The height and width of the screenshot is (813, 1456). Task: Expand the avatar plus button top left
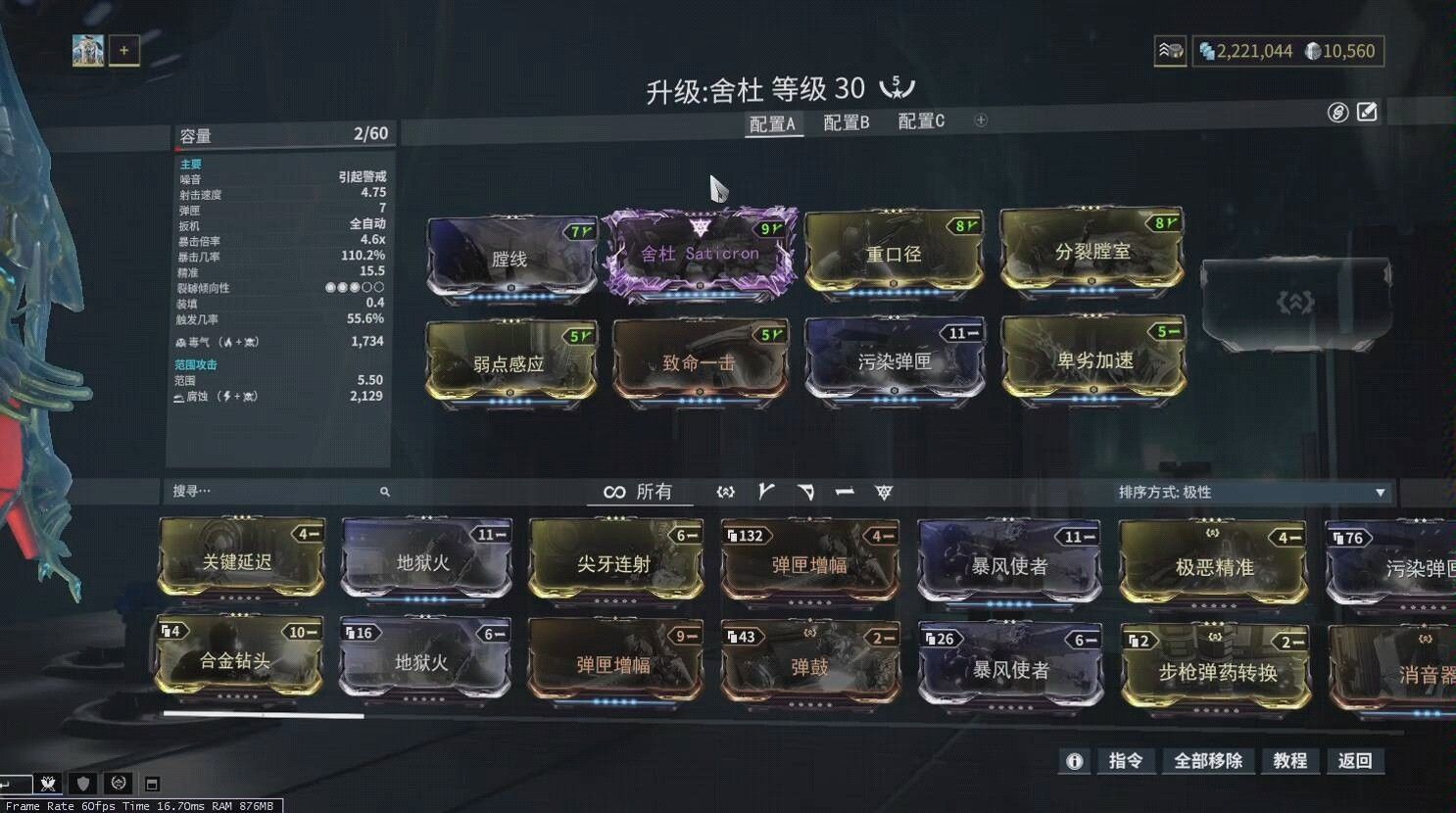(123, 48)
